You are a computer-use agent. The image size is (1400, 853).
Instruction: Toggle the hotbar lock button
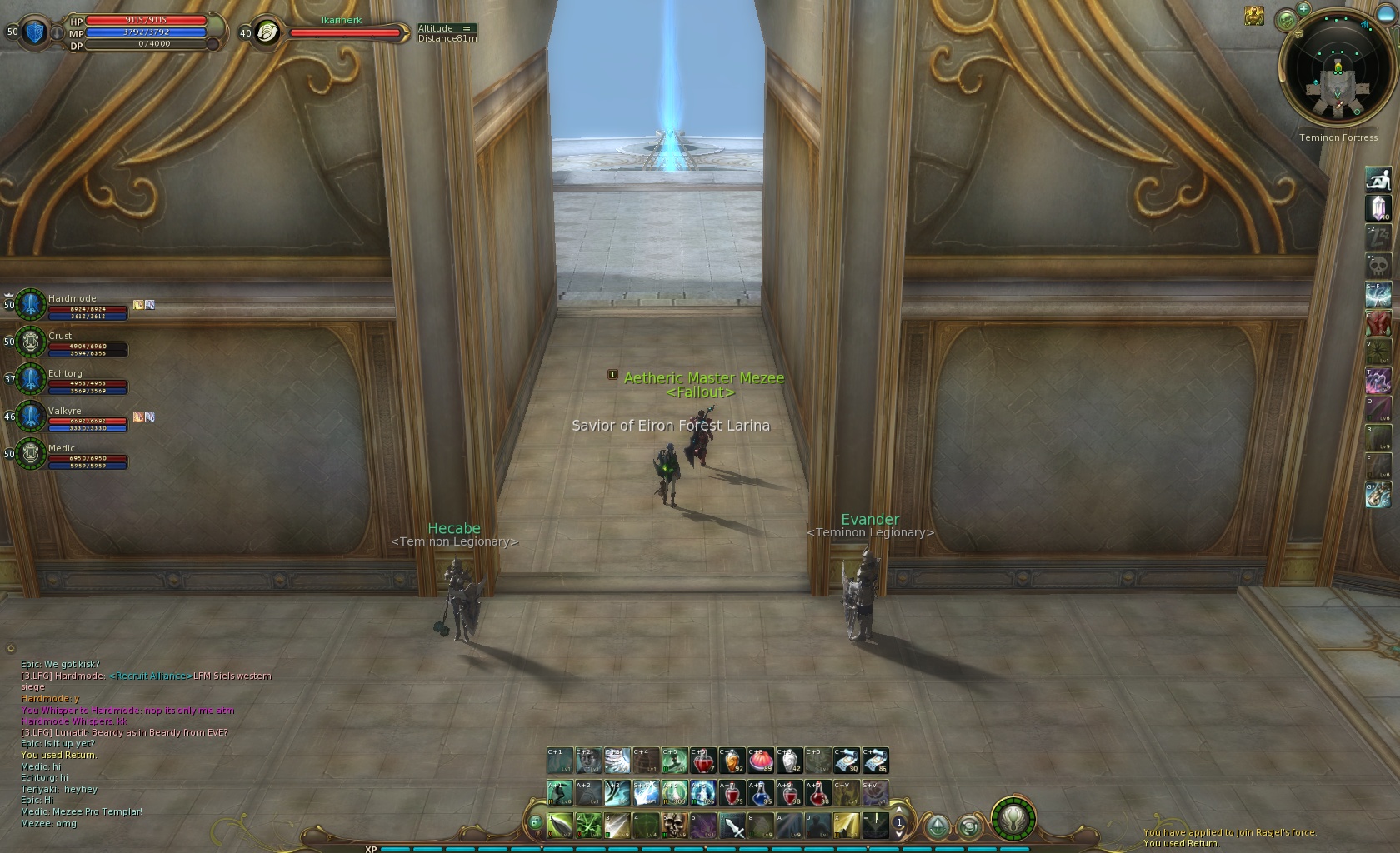pyautogui.click(x=535, y=823)
